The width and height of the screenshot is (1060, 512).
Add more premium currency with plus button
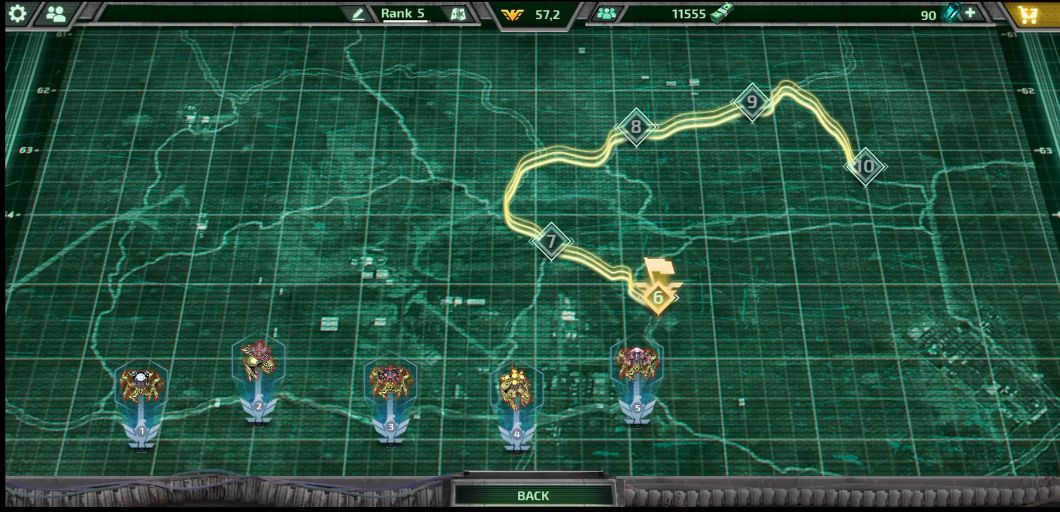pos(970,14)
